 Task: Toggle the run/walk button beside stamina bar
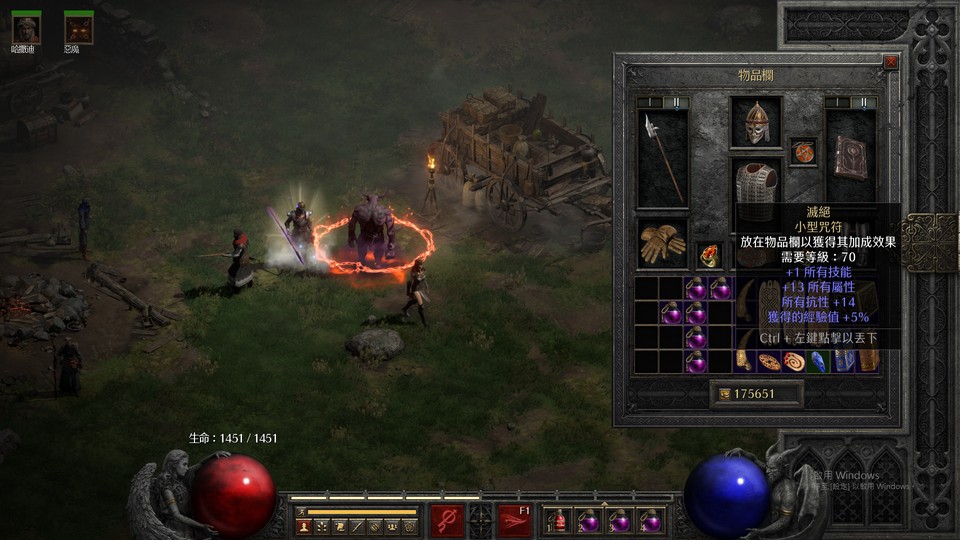(x=300, y=511)
